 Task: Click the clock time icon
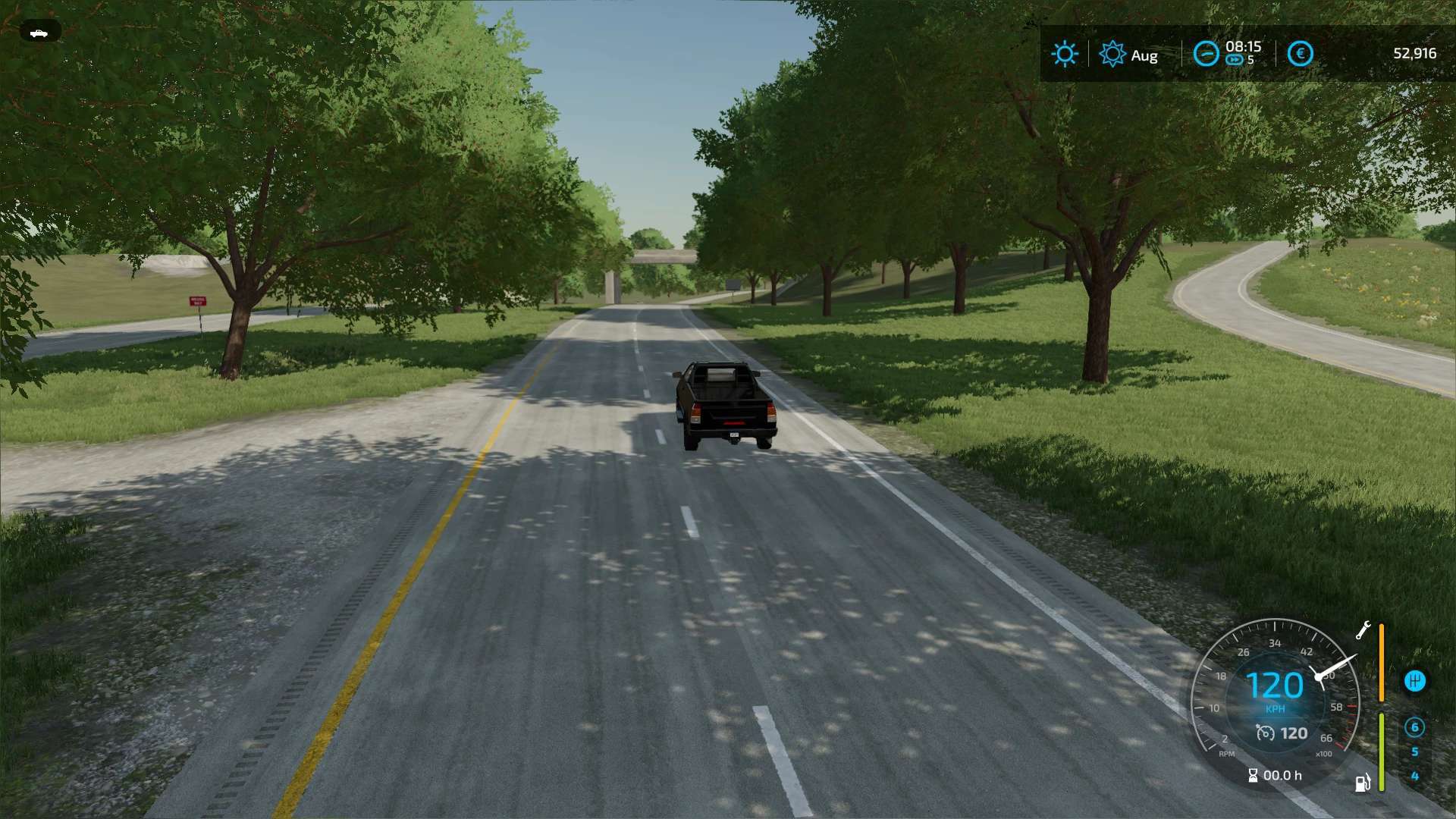1206,54
